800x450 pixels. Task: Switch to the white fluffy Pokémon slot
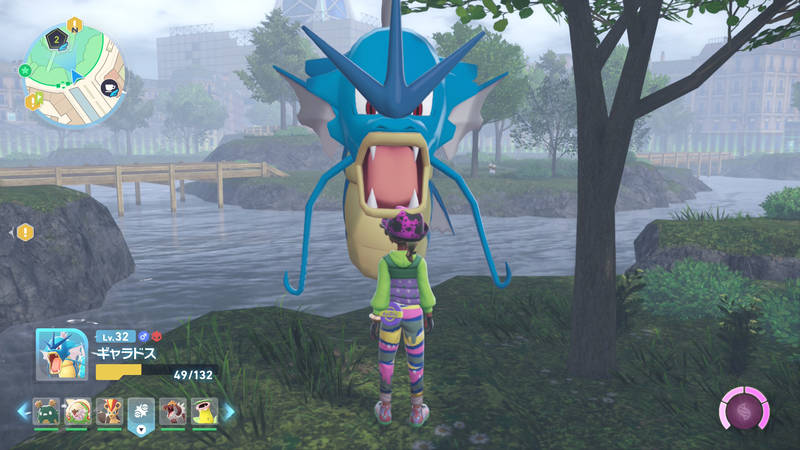[x=78, y=411]
